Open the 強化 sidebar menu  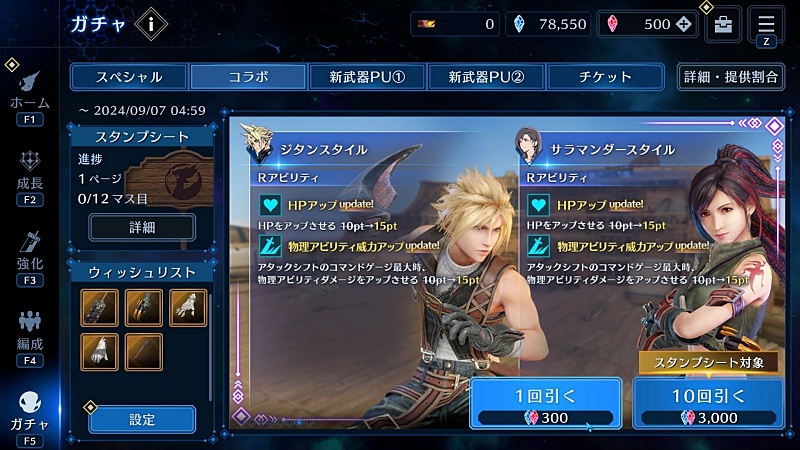29,256
